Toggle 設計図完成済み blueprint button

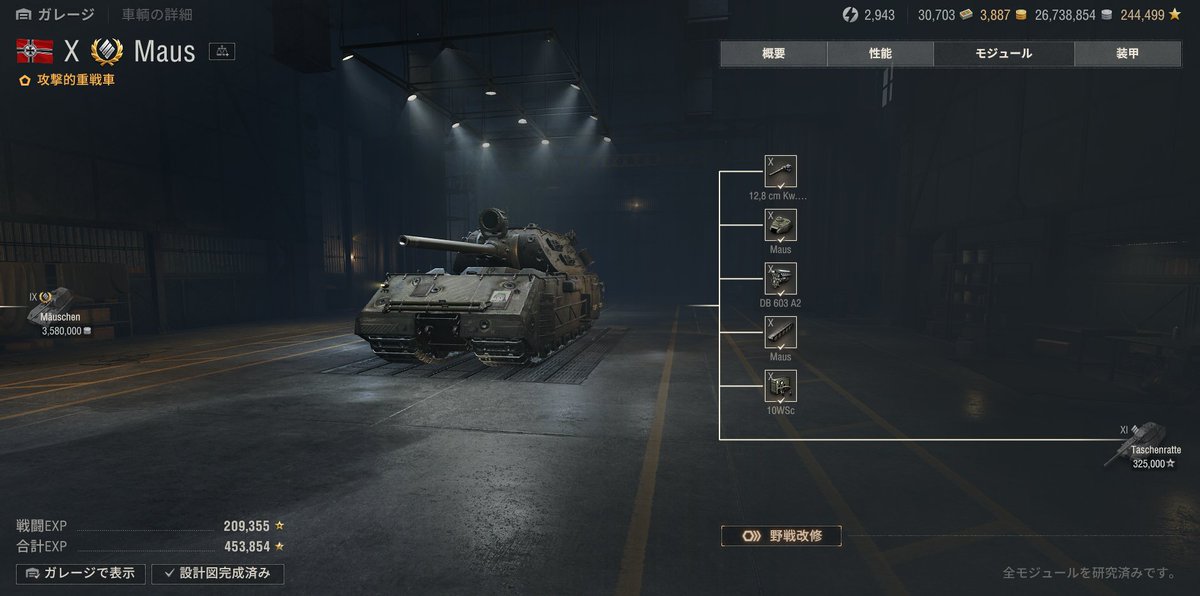click(217, 574)
